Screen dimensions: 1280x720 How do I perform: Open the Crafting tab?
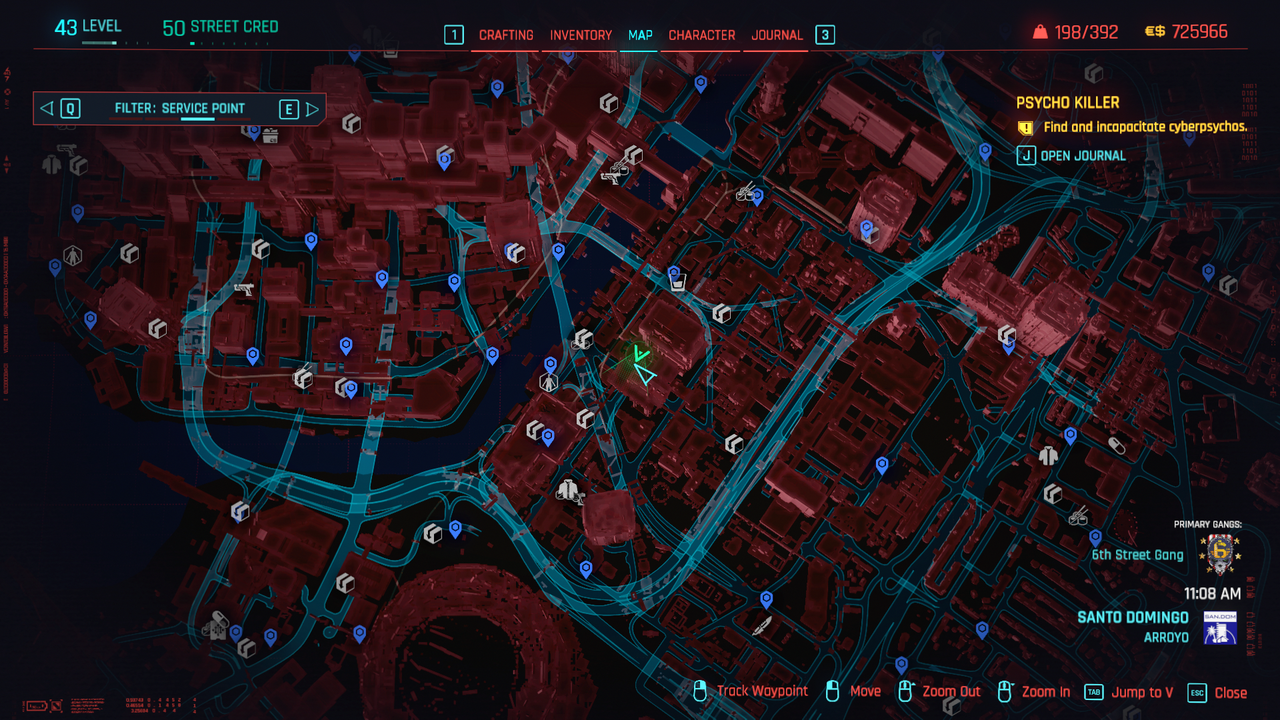(x=506, y=35)
